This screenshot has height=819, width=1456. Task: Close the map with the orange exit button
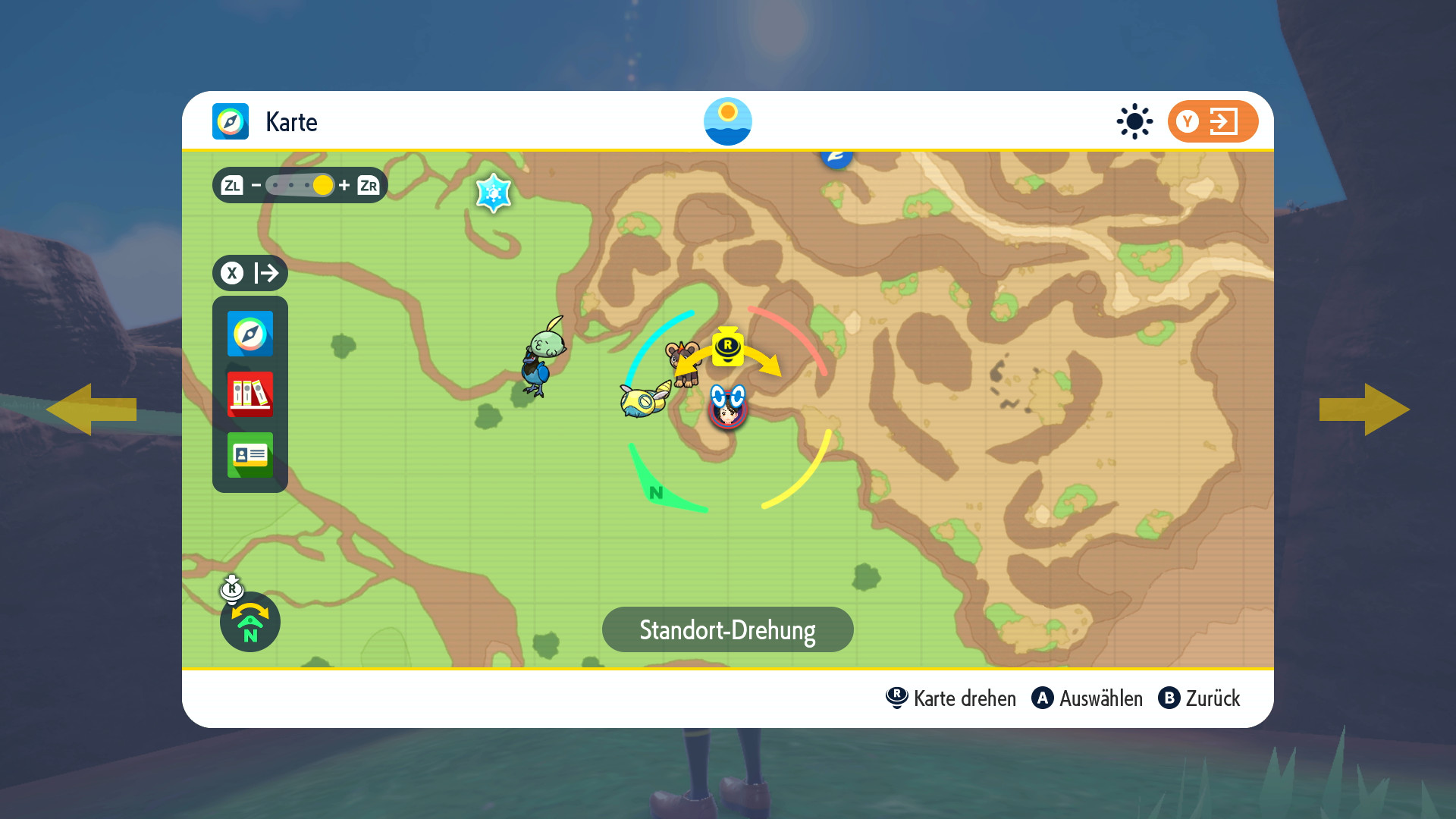pyautogui.click(x=1213, y=121)
